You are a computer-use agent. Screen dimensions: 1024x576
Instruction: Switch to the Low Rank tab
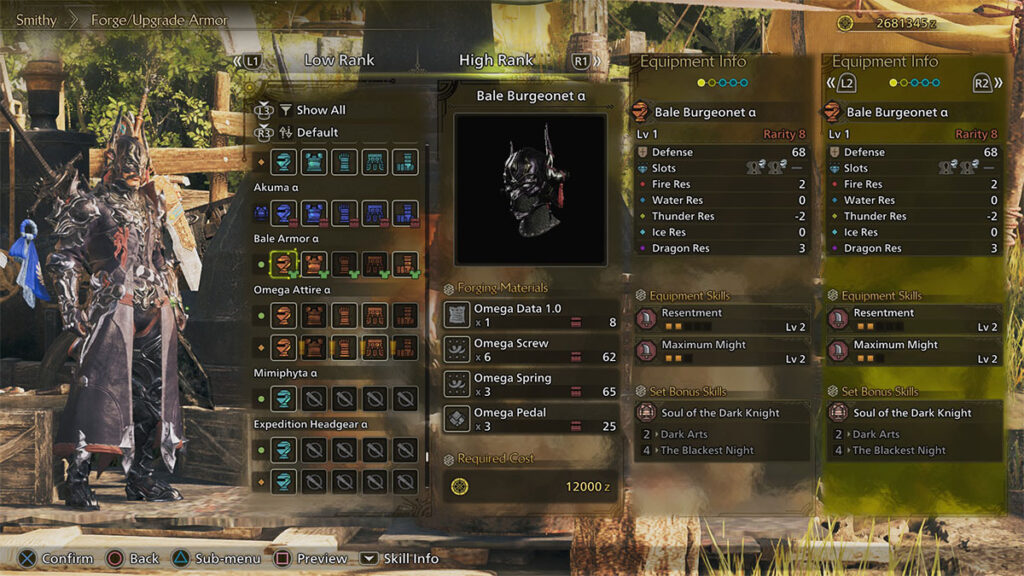339,60
